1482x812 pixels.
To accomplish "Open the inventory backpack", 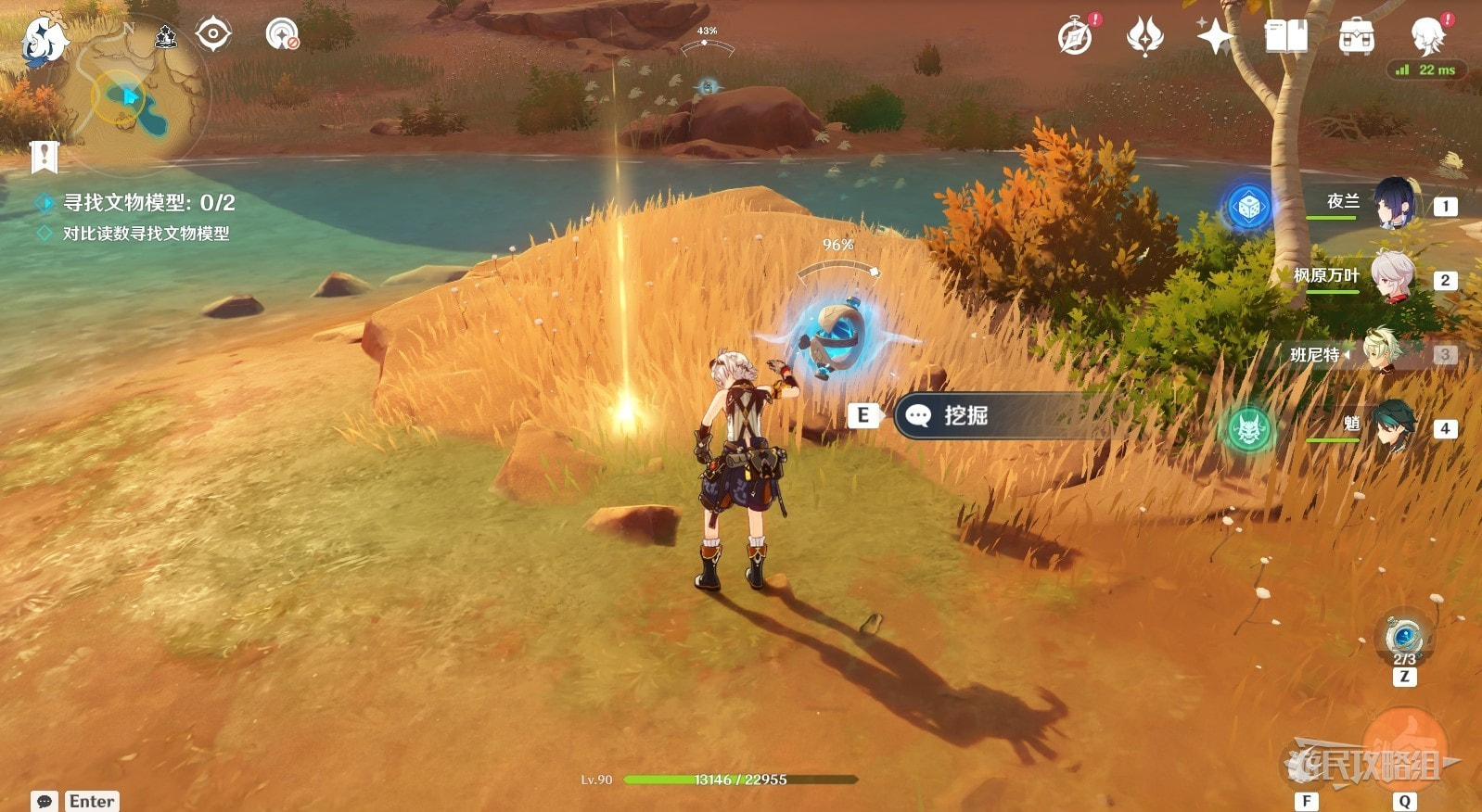I will [x=1356, y=37].
